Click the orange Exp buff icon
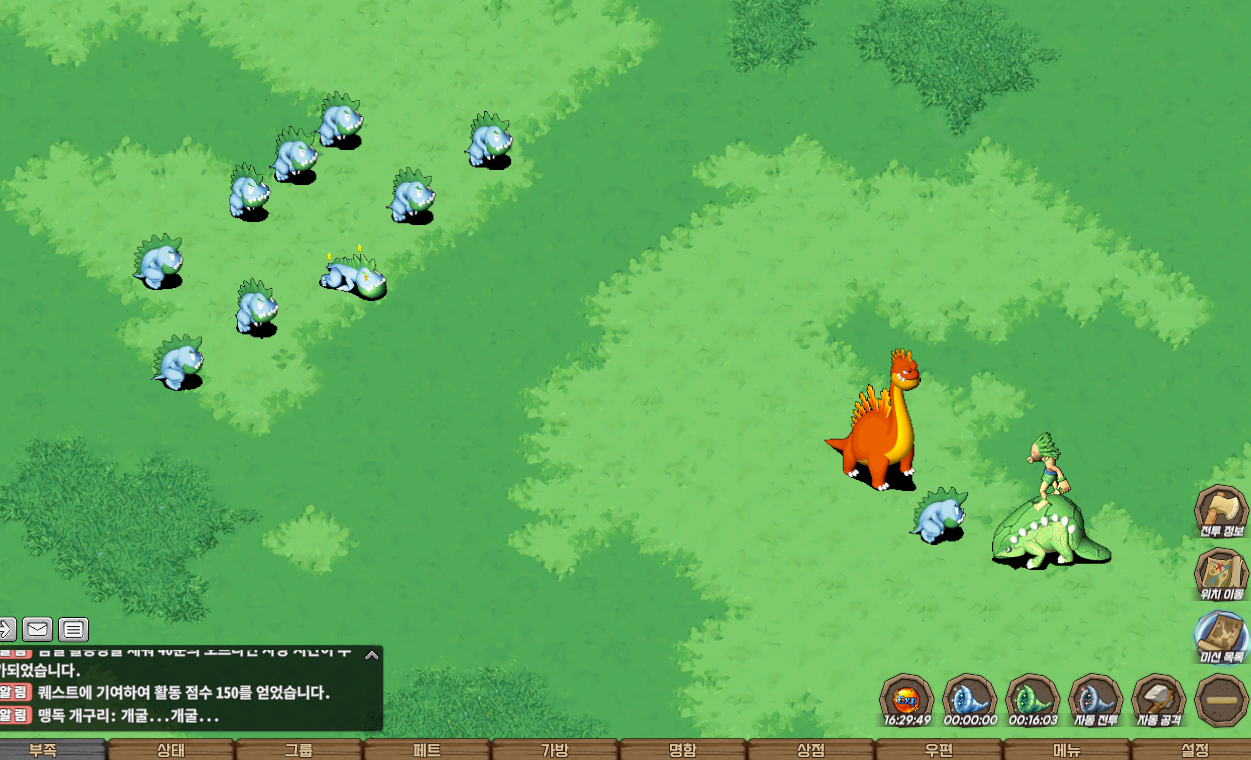This screenshot has height=760, width=1251. [x=906, y=699]
